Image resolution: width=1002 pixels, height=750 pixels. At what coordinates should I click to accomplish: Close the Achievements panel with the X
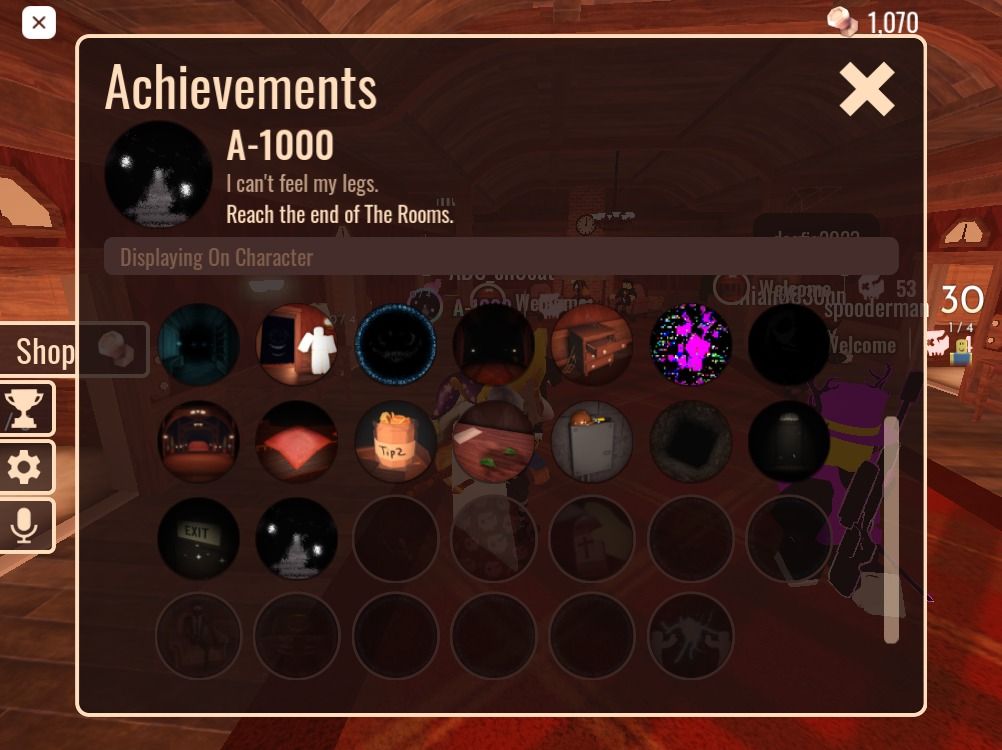(866, 90)
